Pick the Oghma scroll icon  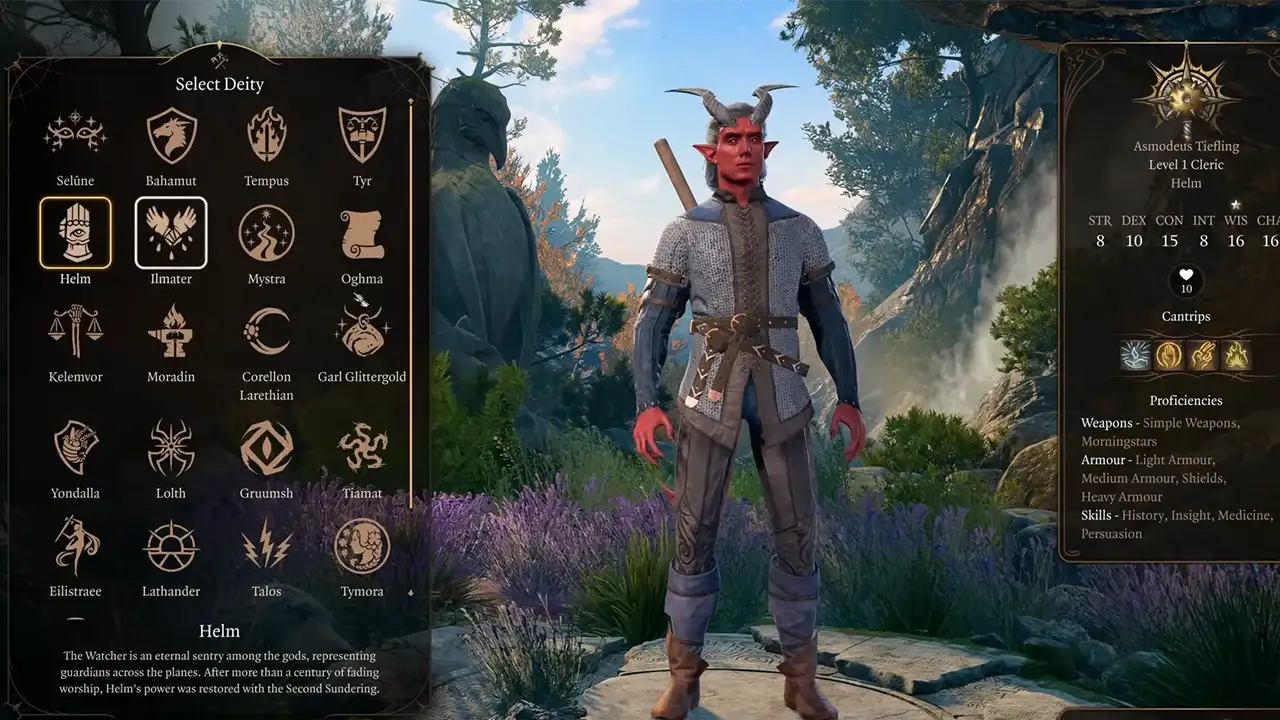pos(362,233)
